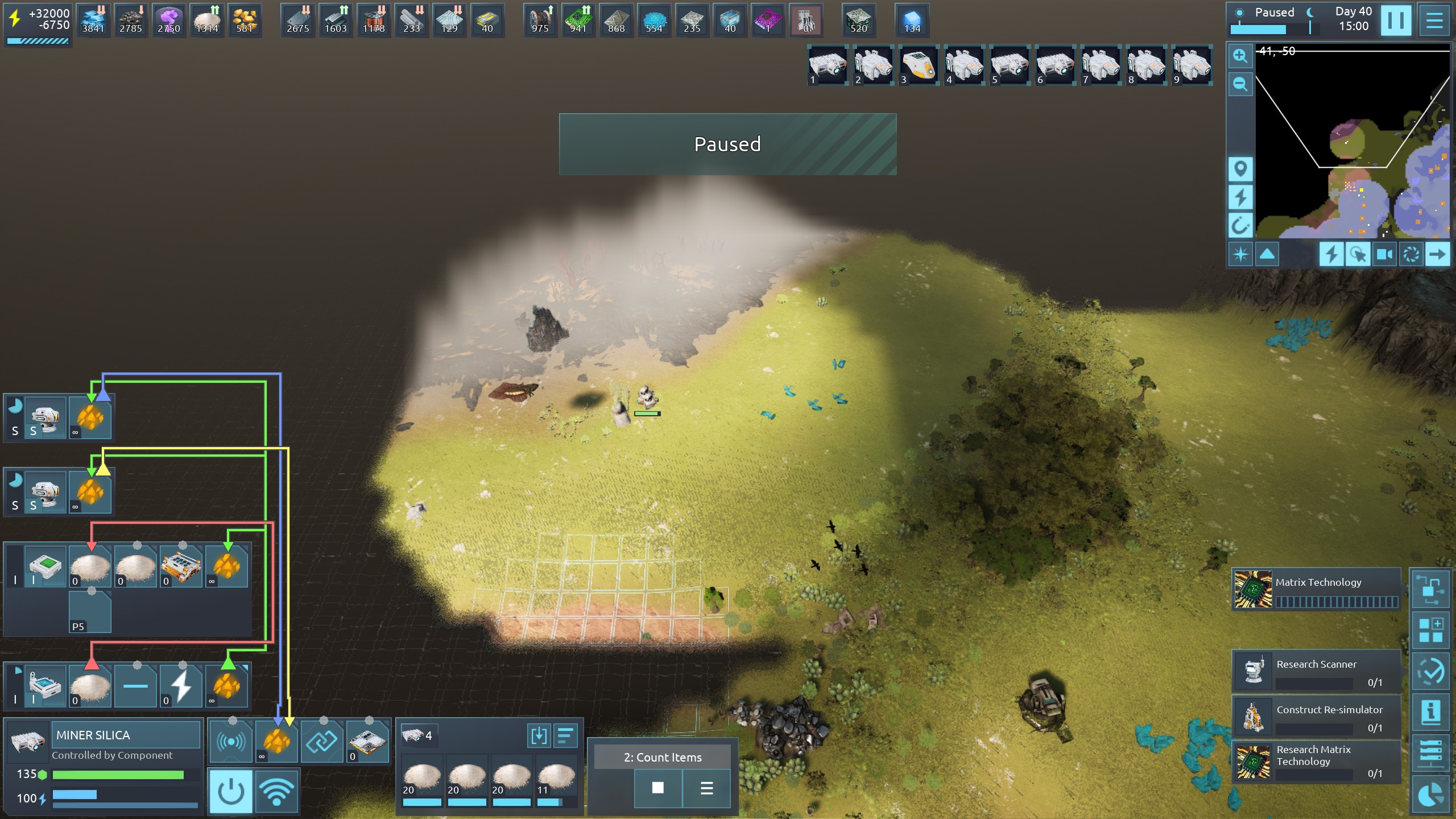Select the Research Scanner objective
This screenshot has height=819, width=1456.
(1316, 672)
